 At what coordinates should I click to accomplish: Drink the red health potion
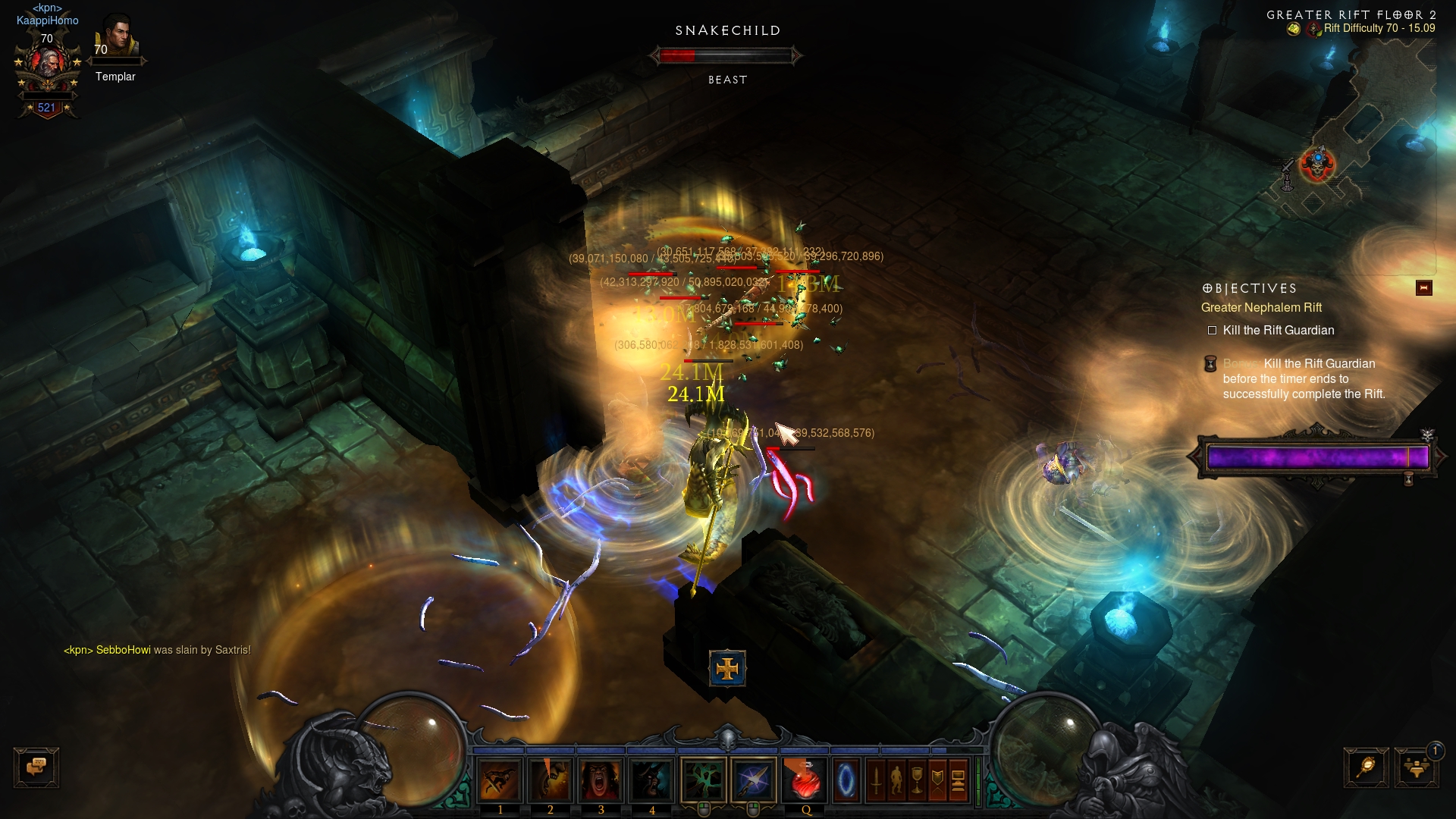805,780
